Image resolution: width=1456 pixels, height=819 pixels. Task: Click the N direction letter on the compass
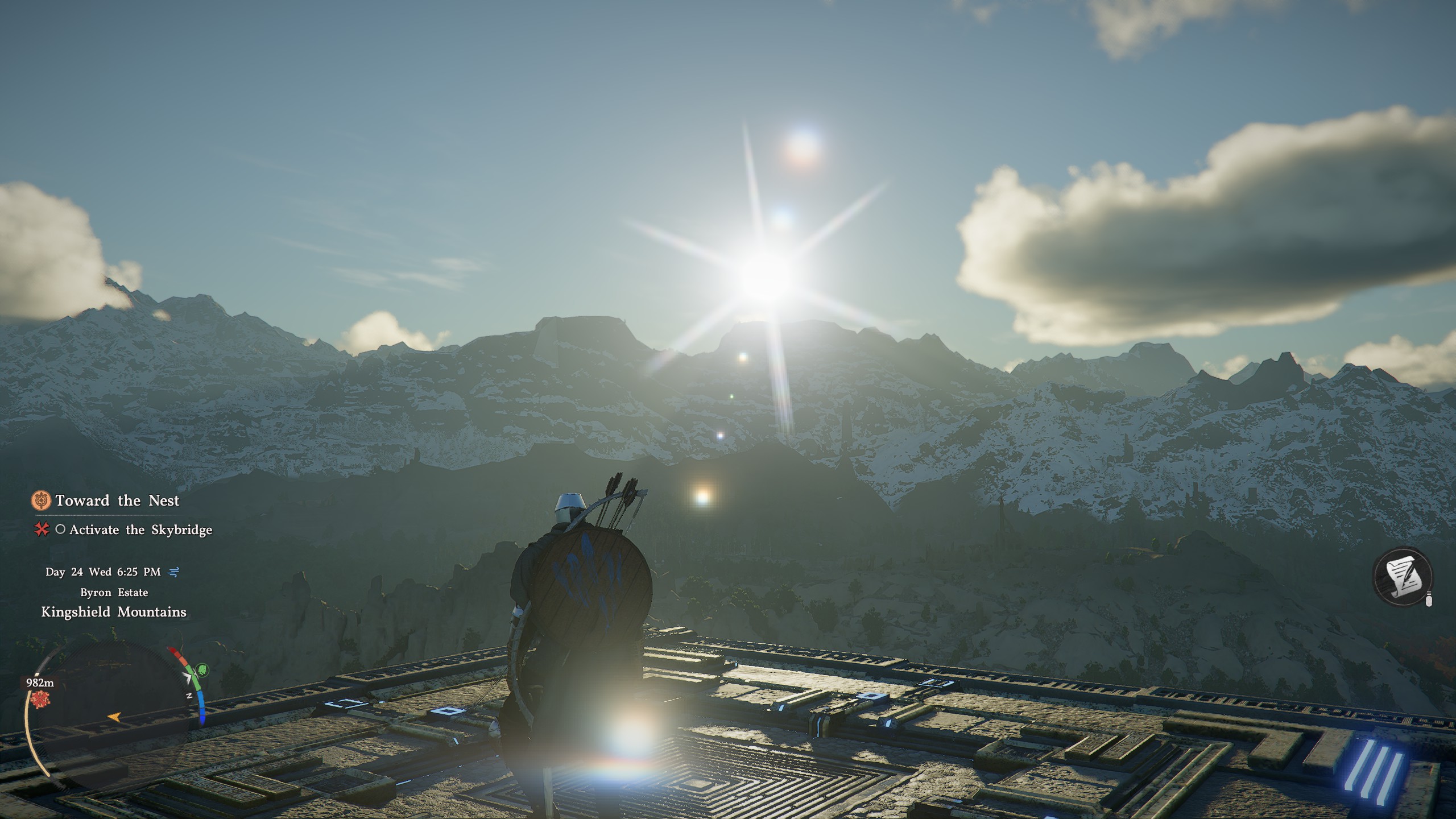tap(190, 696)
